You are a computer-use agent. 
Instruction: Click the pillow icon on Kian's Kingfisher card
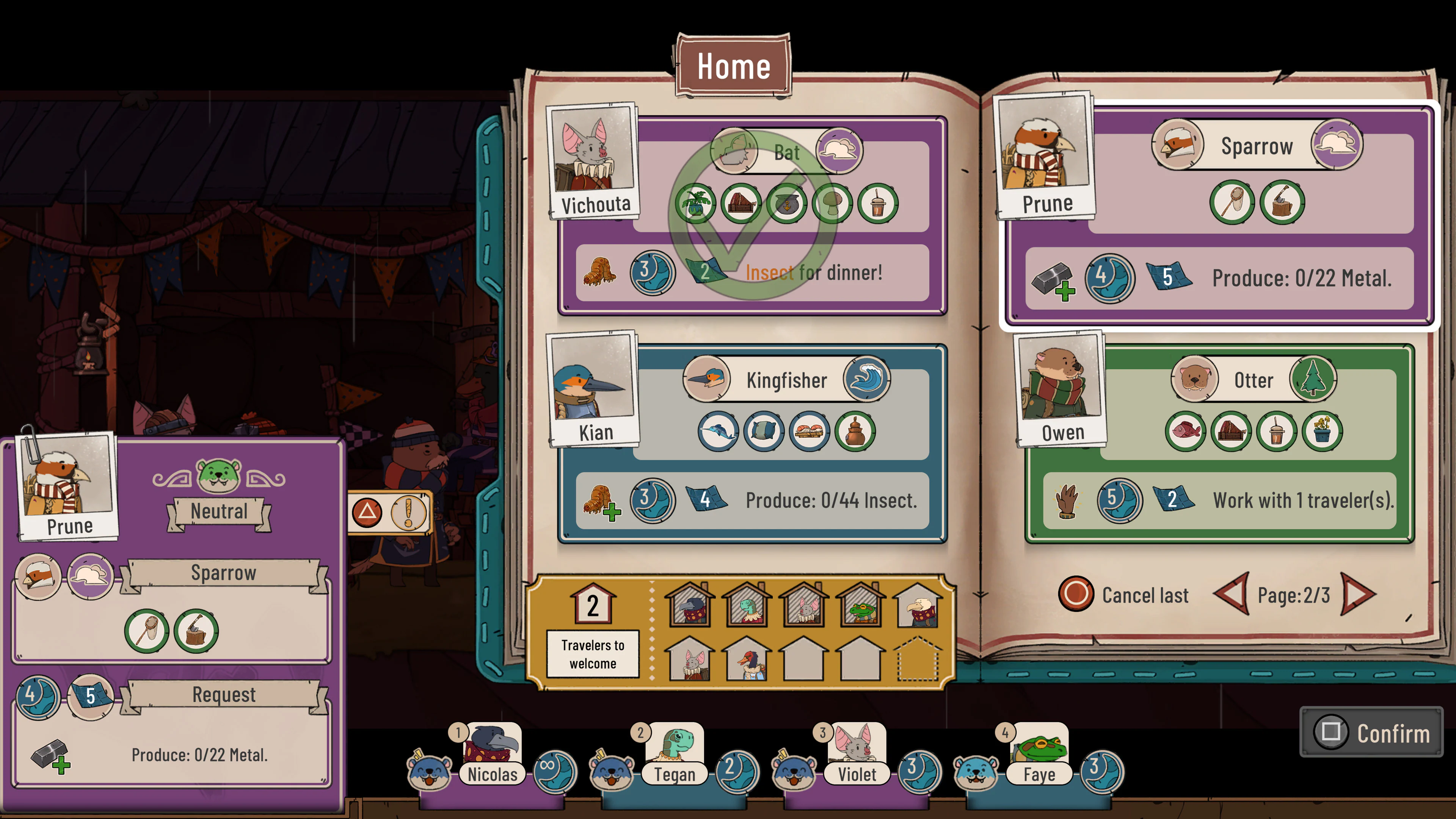pyautogui.click(x=764, y=431)
